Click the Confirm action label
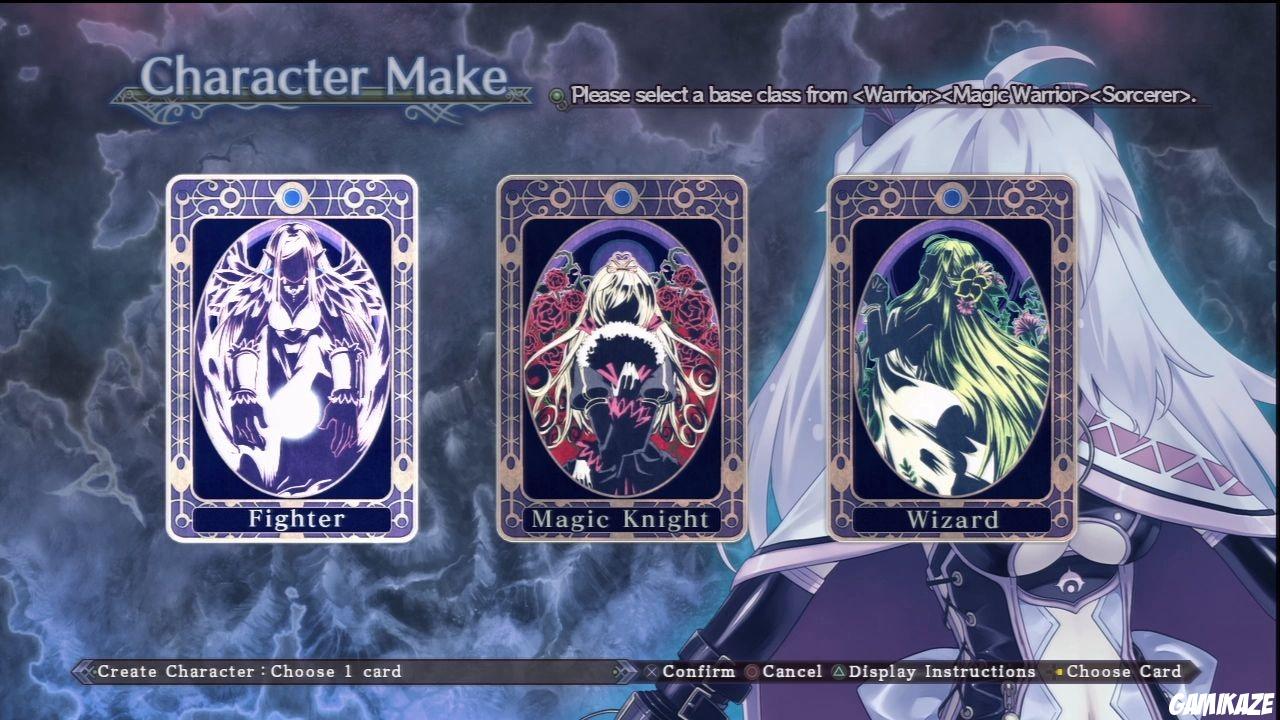 coord(702,671)
